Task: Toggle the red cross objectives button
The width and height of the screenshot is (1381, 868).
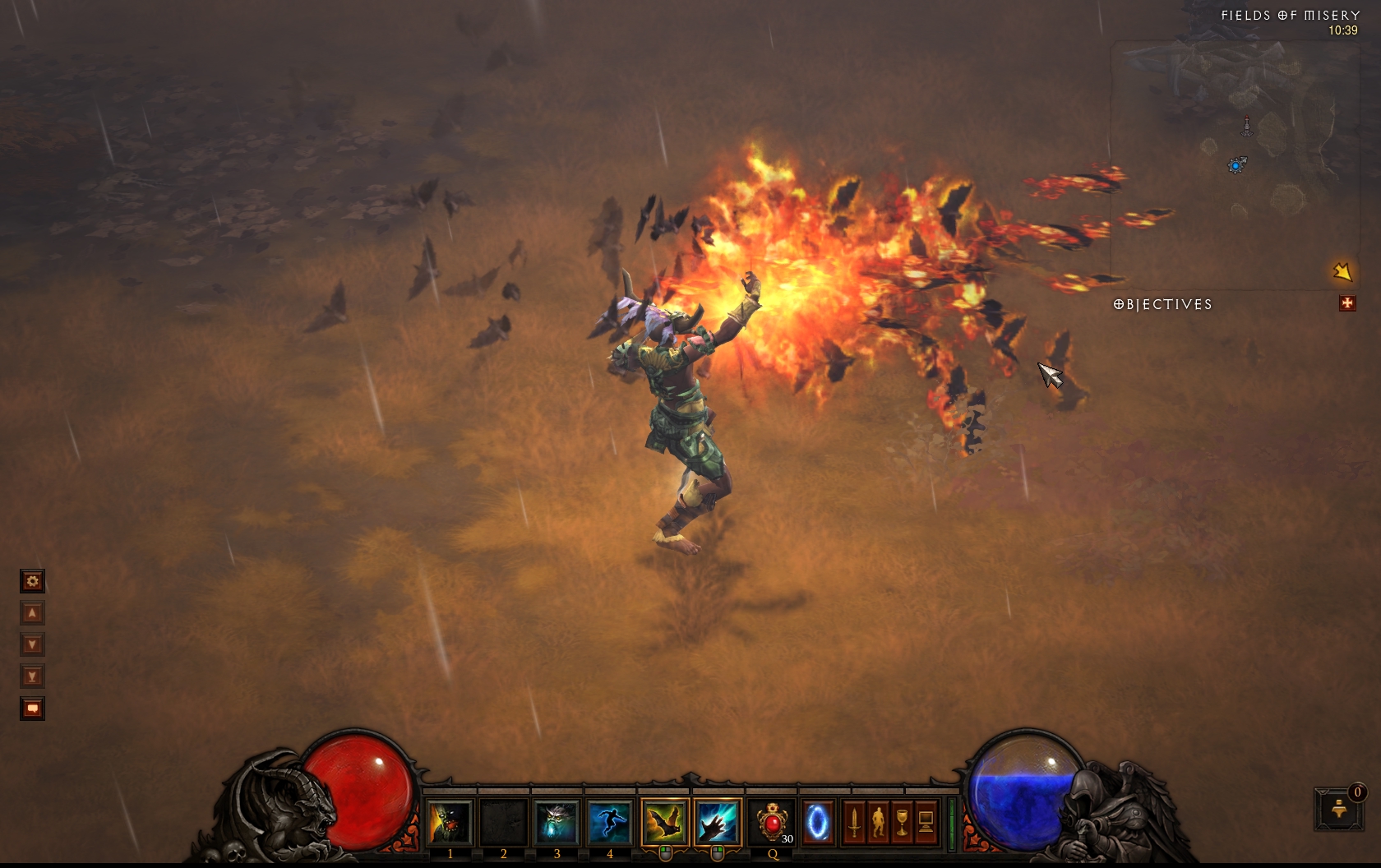Action: coord(1346,303)
